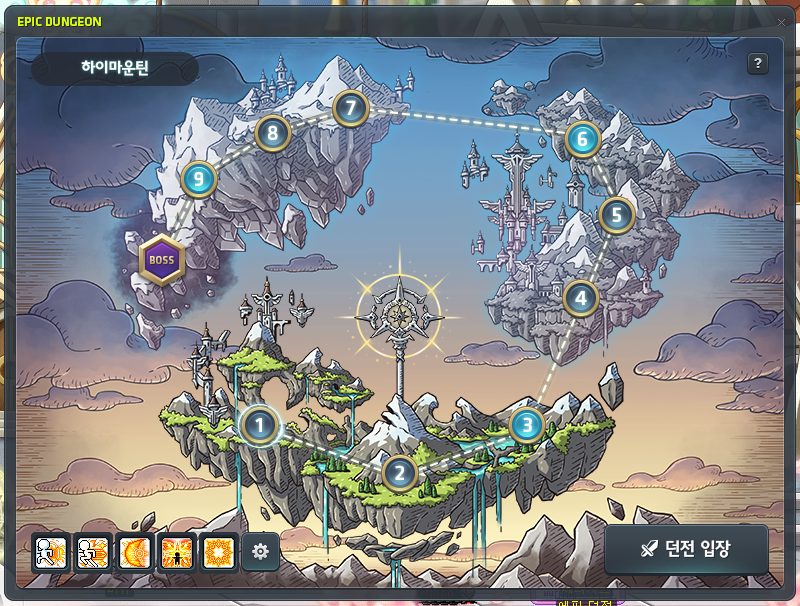Image resolution: width=800 pixels, height=606 pixels.
Task: Select stage node 2 on the map
Action: coord(399,472)
